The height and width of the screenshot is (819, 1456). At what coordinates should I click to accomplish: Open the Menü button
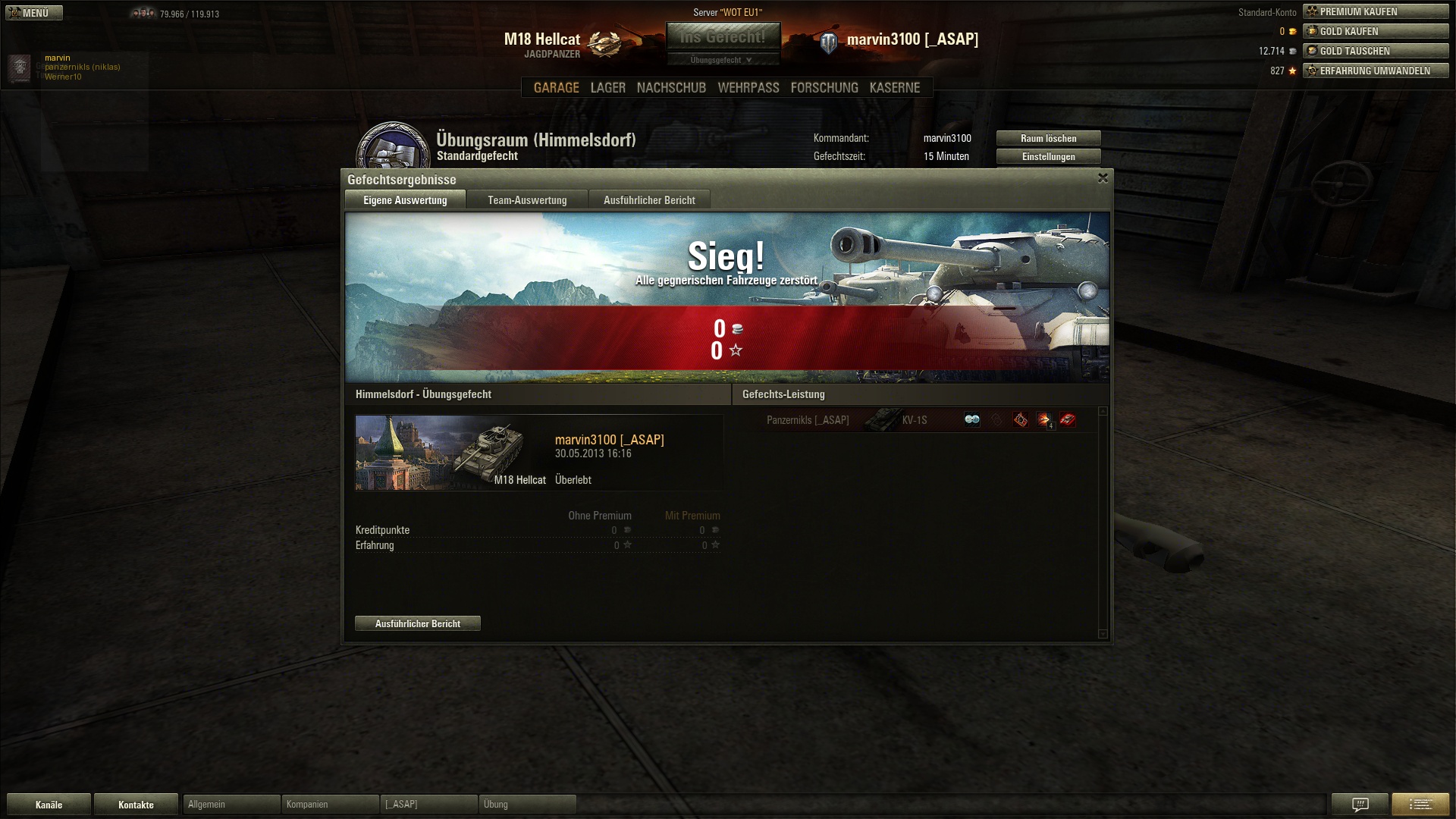34,13
